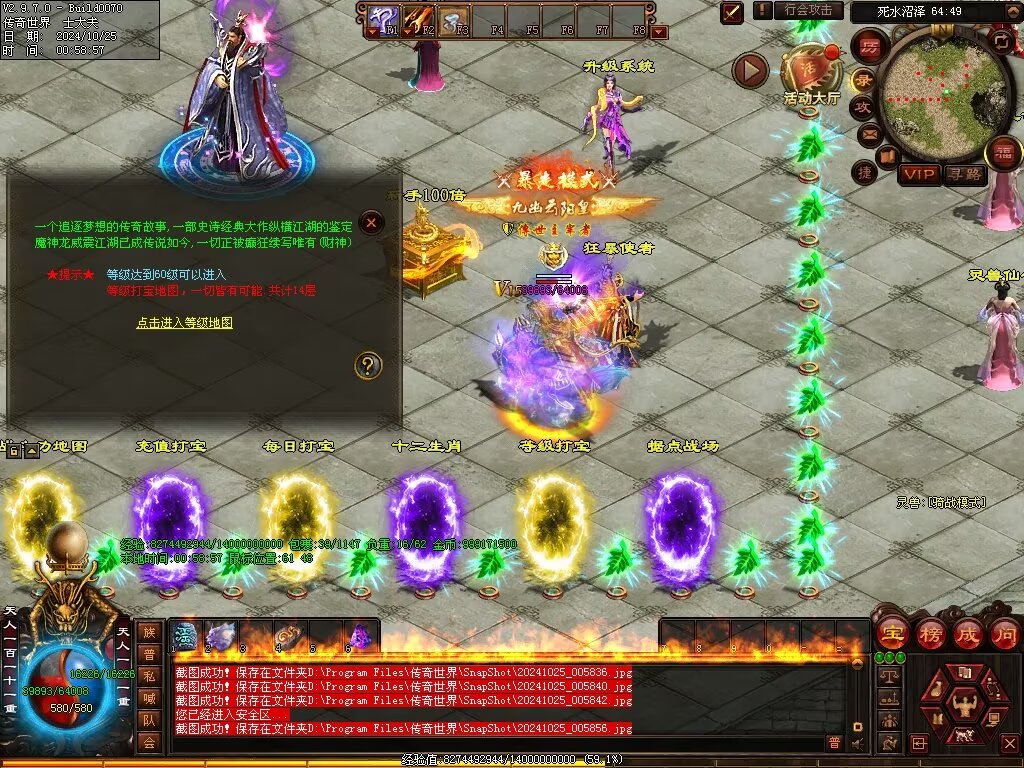Viewport: 1024px width, 768px height.
Task: Open the 宝 treasure shop button
Action: coord(891,633)
